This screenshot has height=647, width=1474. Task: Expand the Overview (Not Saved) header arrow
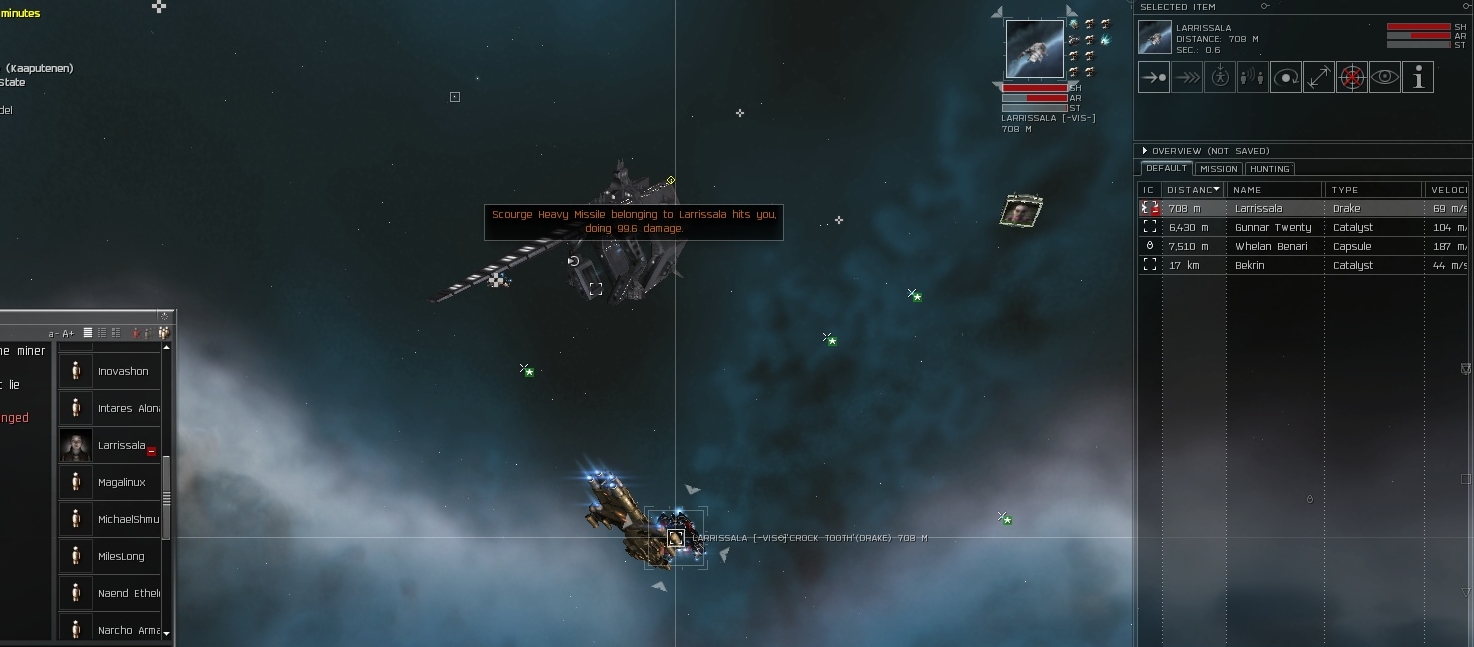[x=1145, y=151]
